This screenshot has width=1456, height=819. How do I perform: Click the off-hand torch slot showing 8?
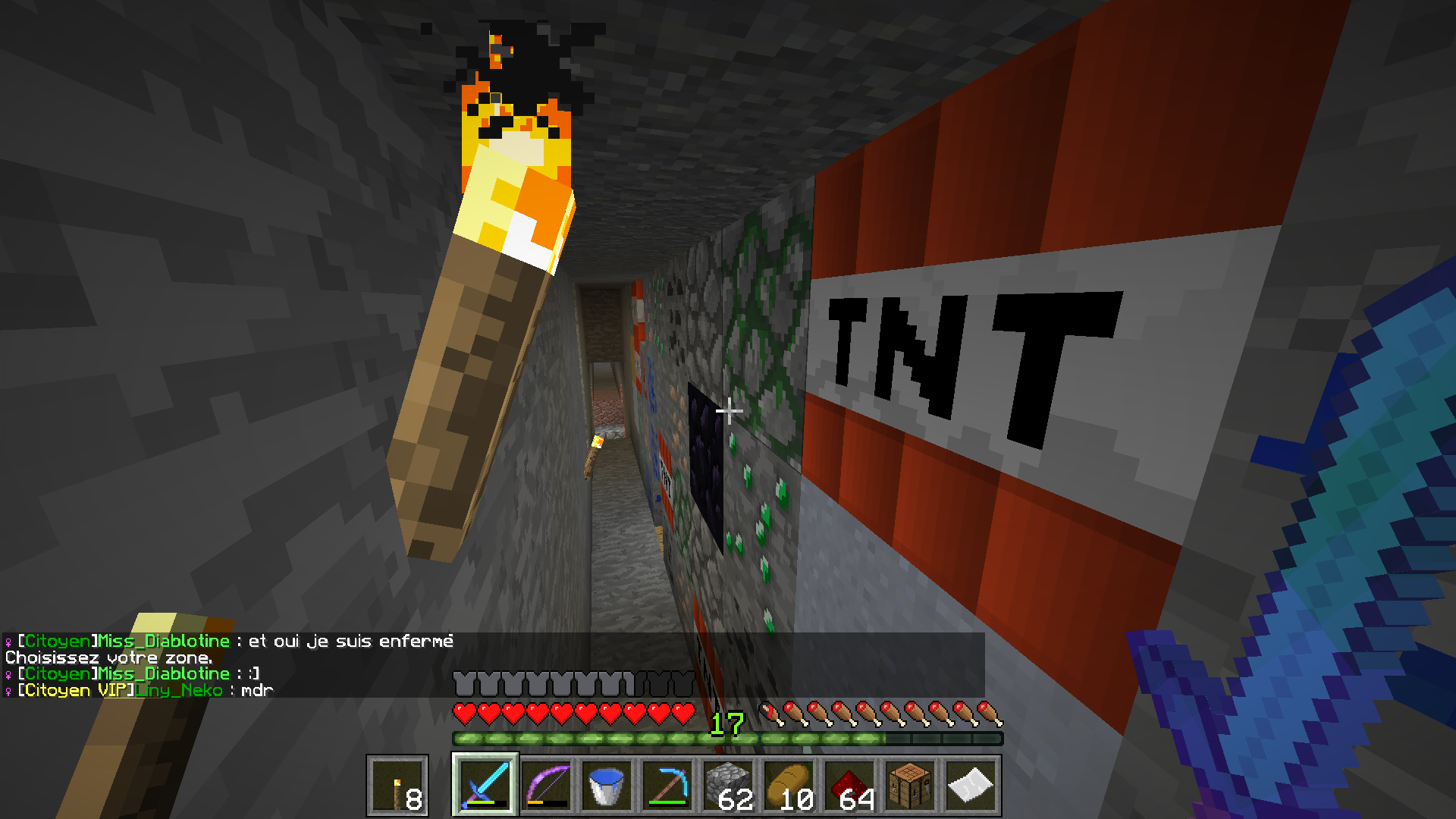pos(398,785)
